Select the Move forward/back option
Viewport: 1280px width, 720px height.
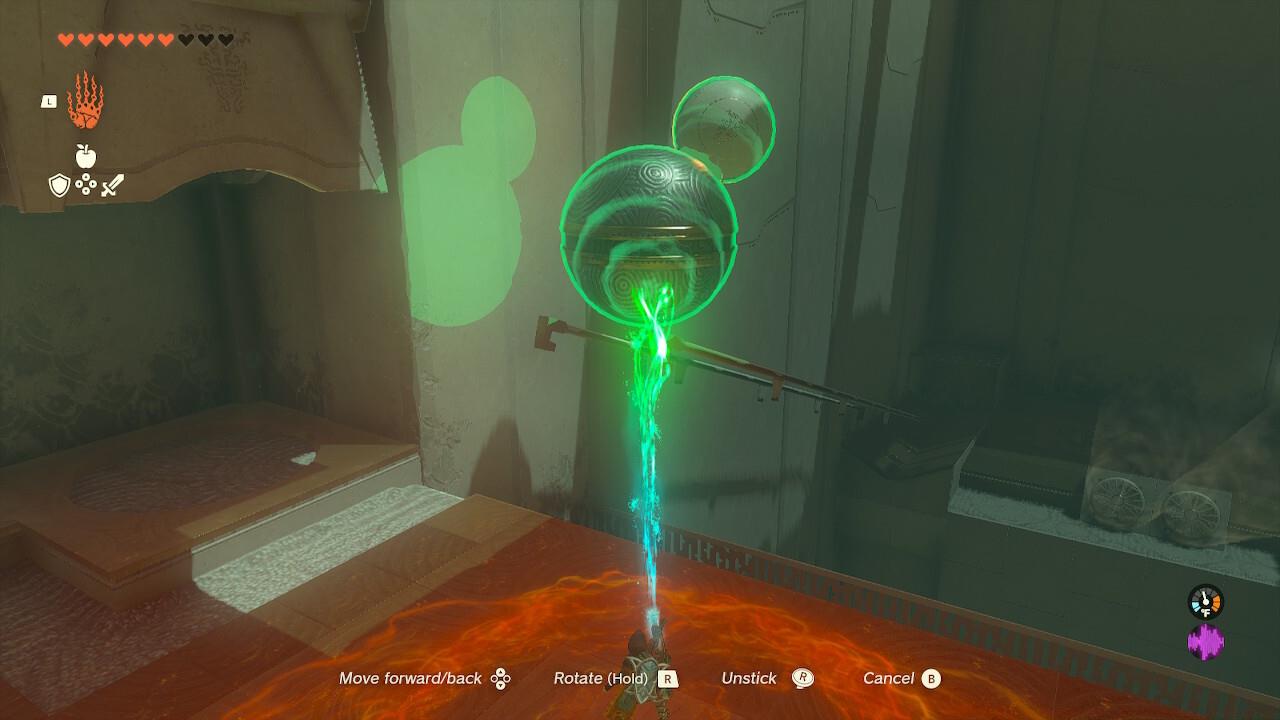[x=410, y=678]
